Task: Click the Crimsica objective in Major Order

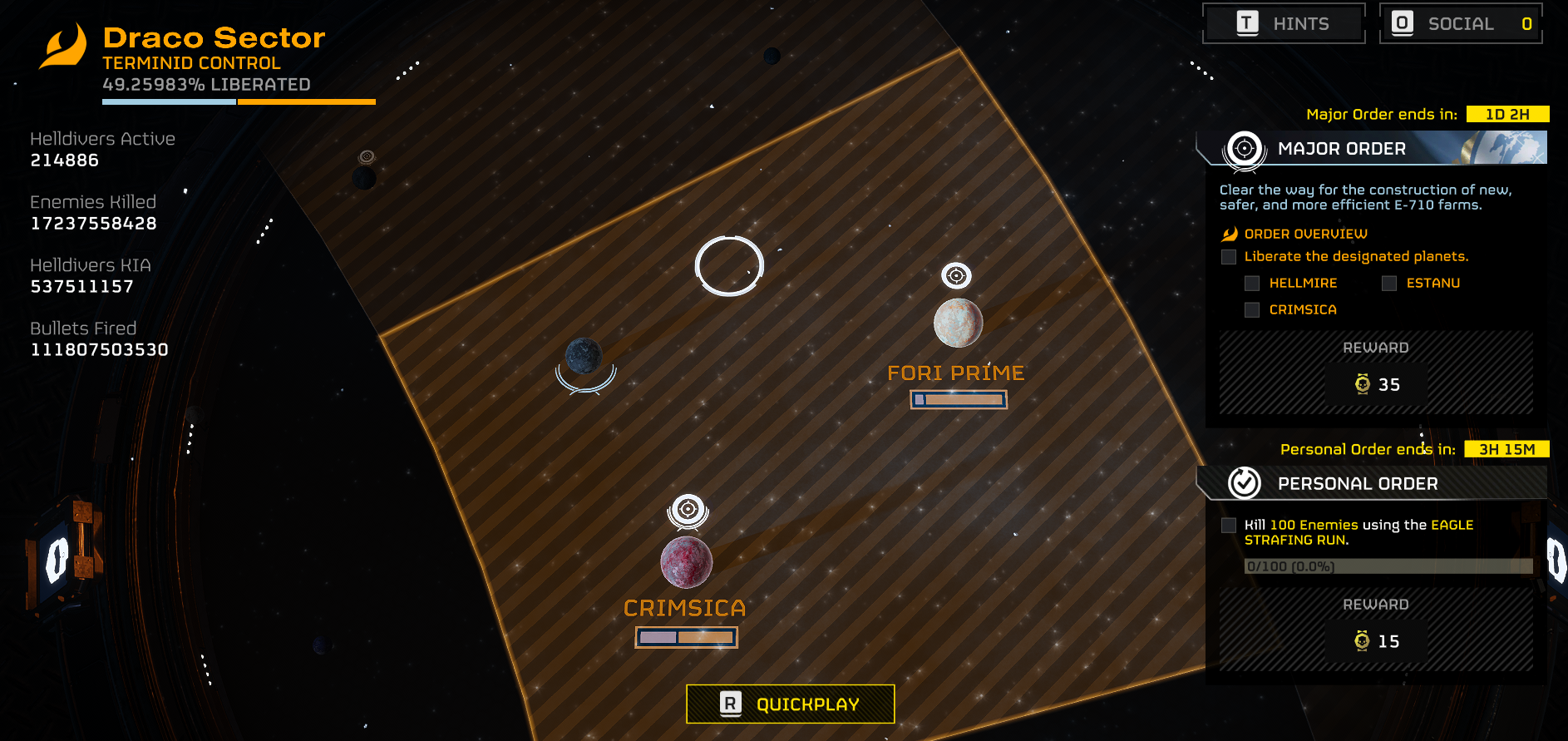Action: 1302,310
